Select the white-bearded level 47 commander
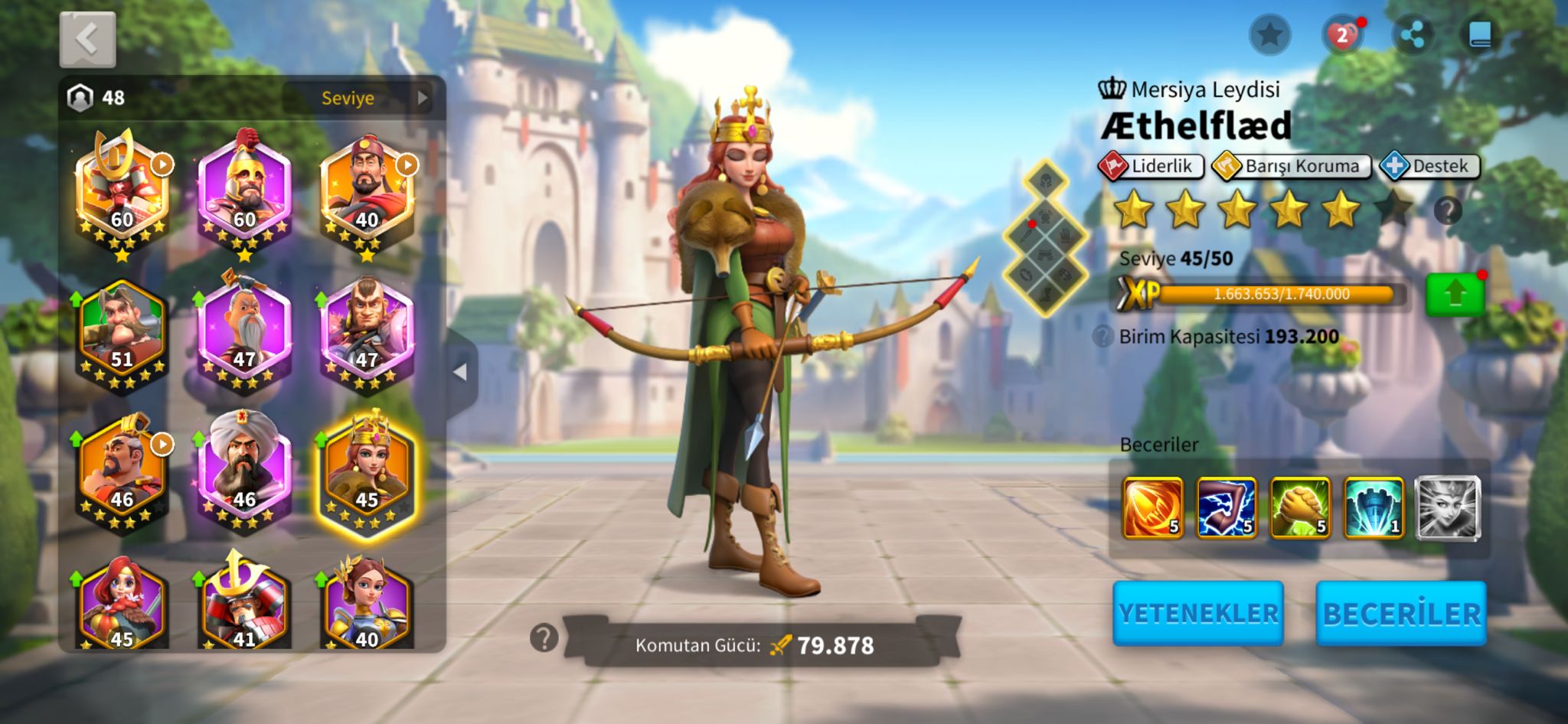Screen dimensions: 1568x724 point(244,334)
